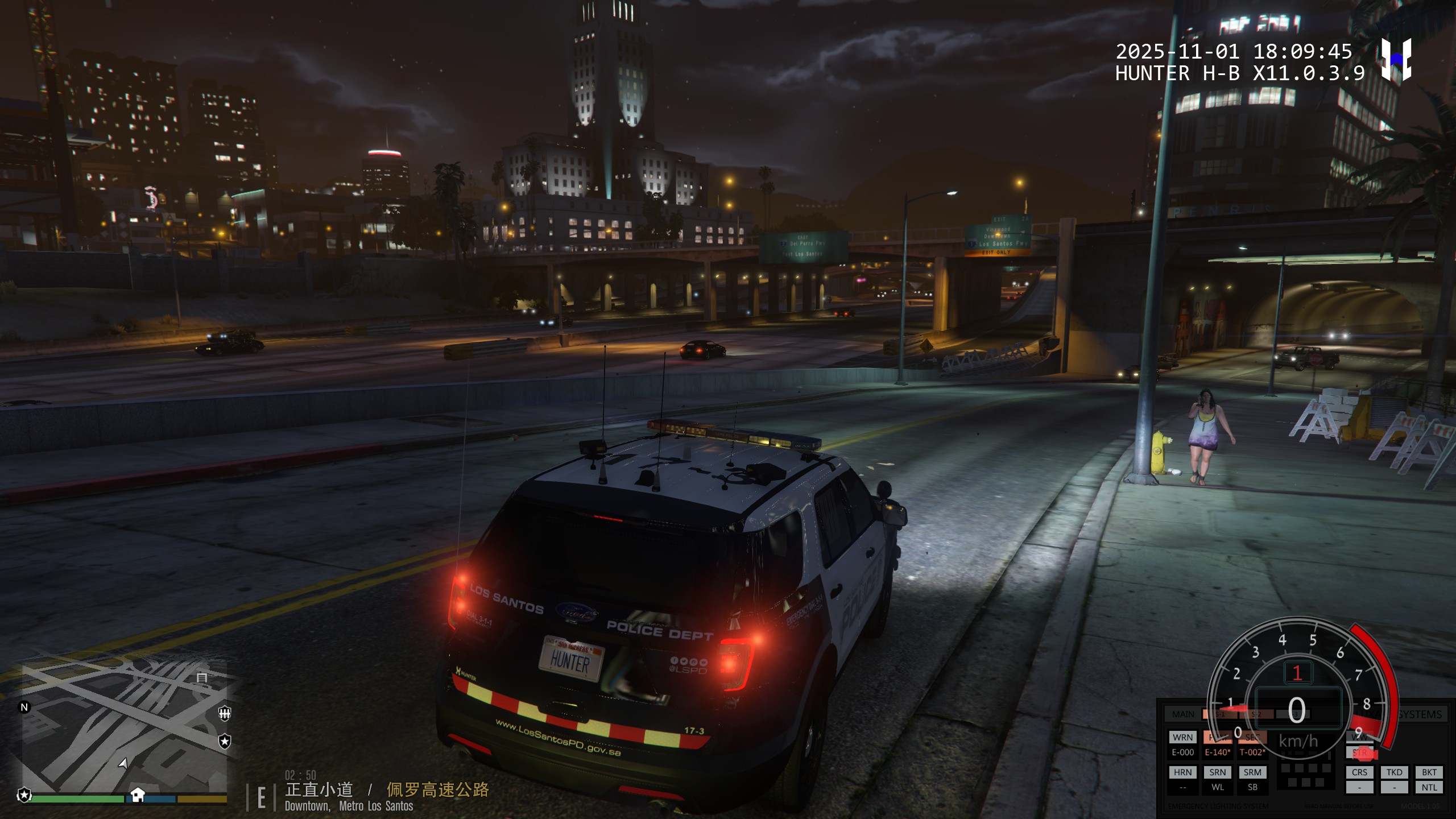Toggle the TKD takedown lights button

pos(1394,772)
